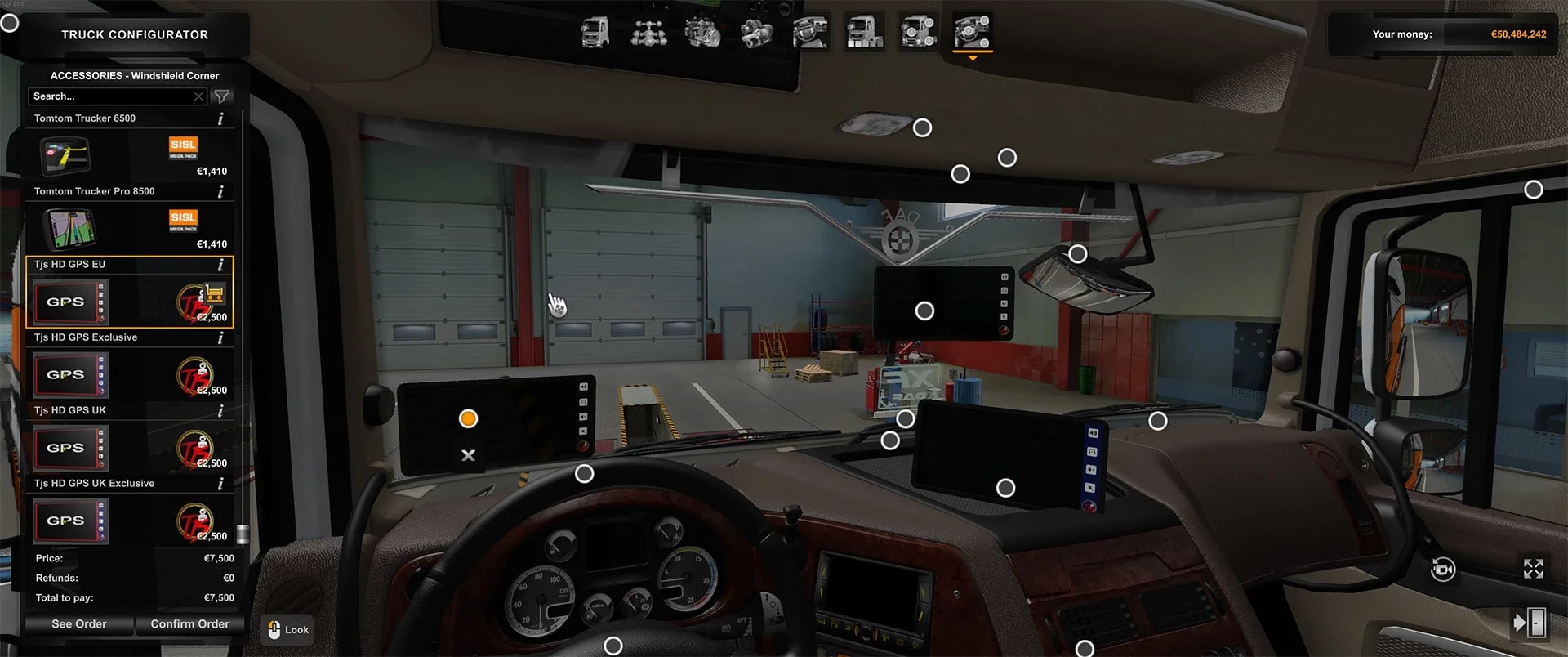Click the interior Accessories icon currently highlighted
The image size is (1568, 657).
tap(972, 34)
